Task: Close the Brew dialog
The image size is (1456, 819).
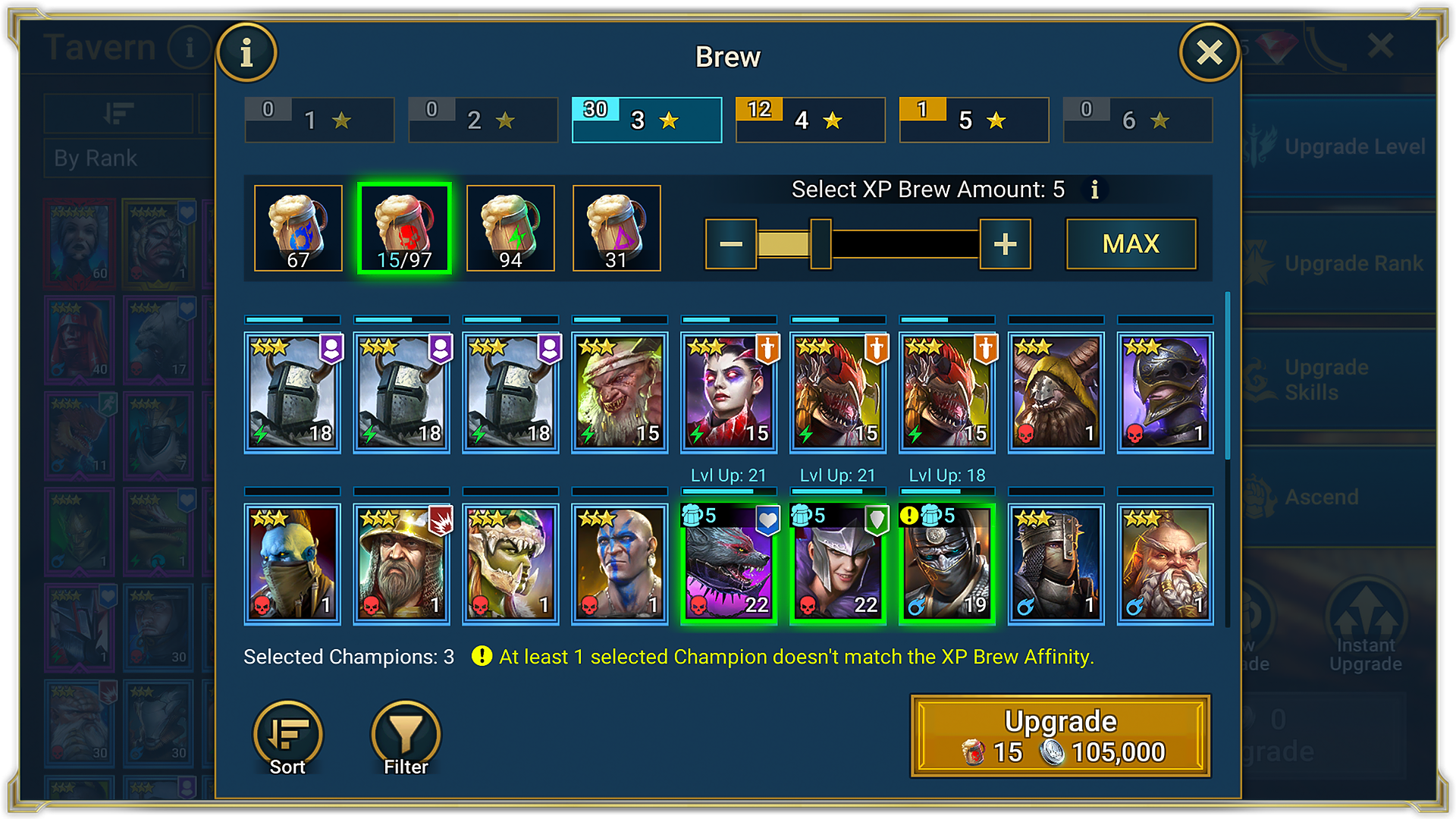Action: click(1209, 52)
